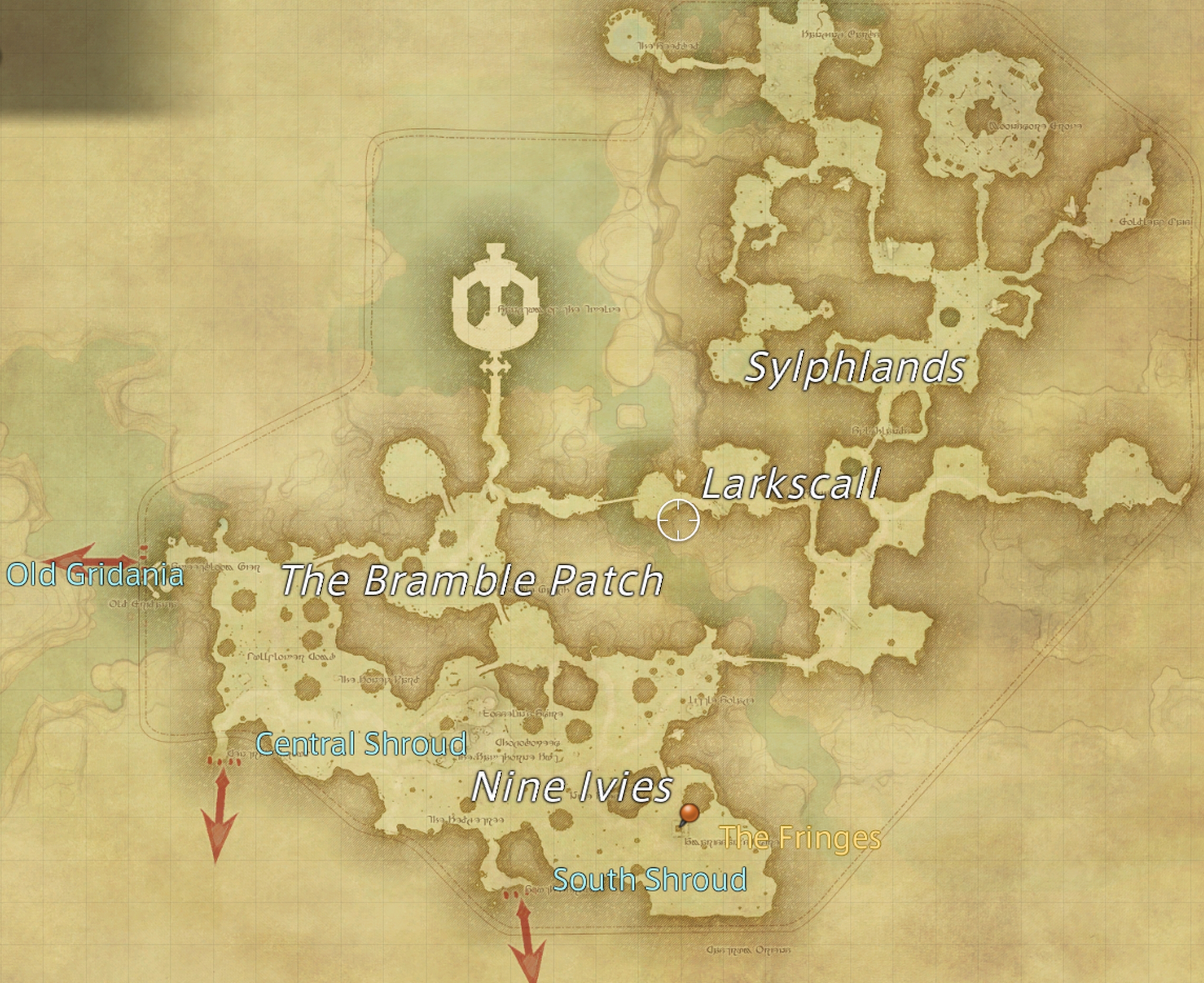Click the Sylphlands region name

[x=854, y=367]
